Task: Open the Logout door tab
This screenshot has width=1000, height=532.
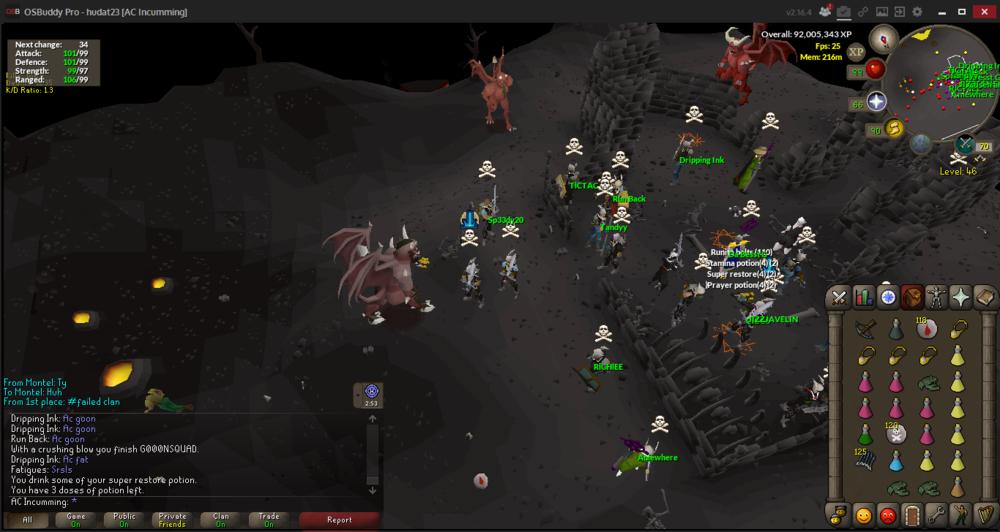Action: pos(911,516)
